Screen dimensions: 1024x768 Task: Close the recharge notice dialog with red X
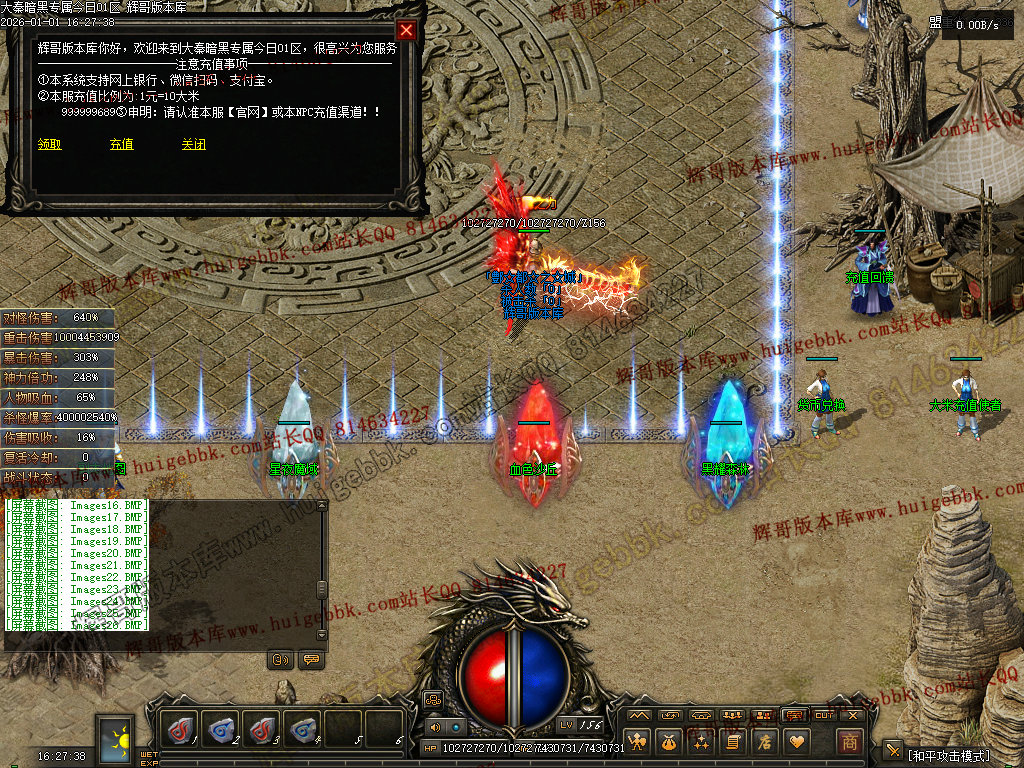point(406,30)
